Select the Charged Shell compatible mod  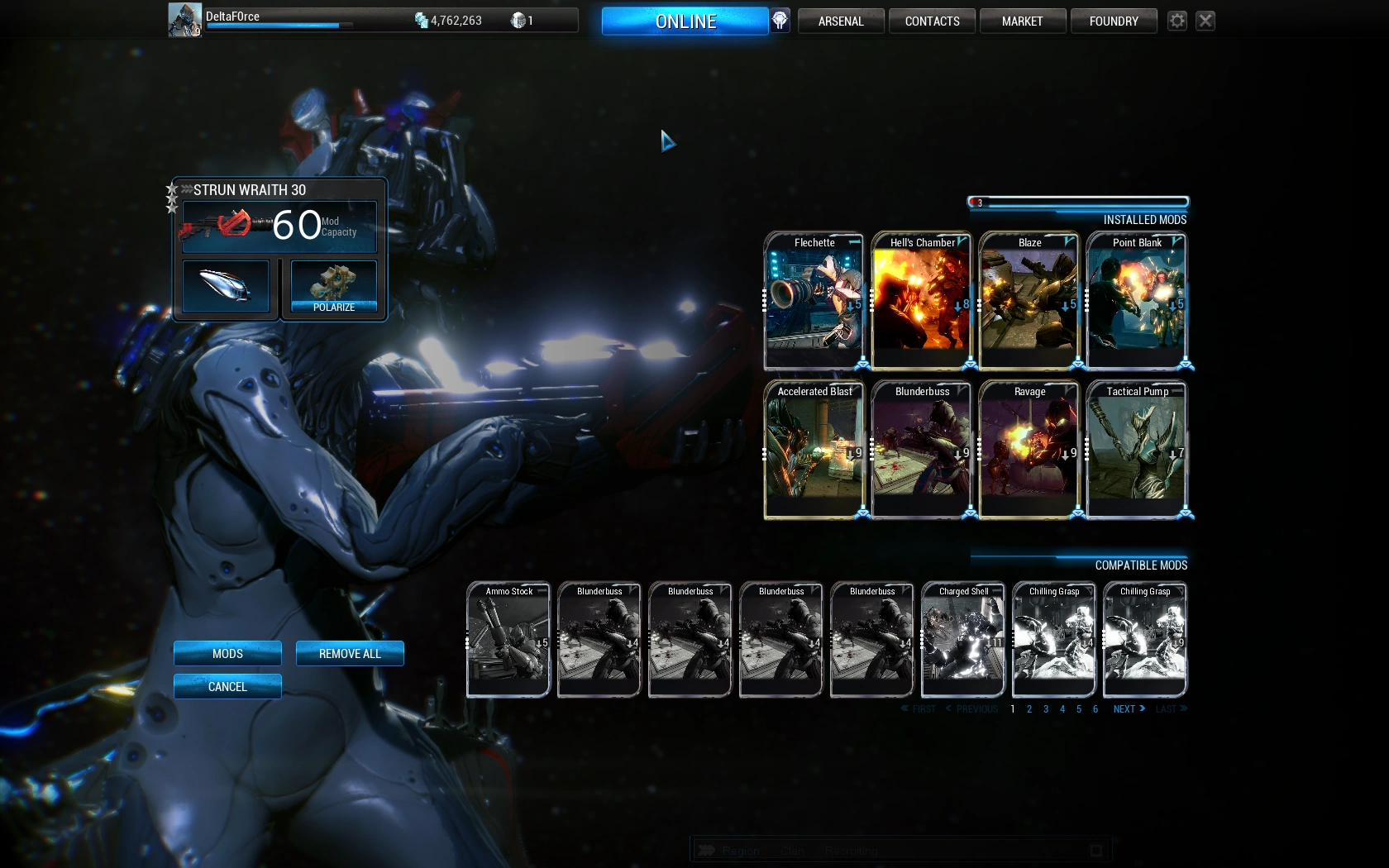[x=962, y=639]
